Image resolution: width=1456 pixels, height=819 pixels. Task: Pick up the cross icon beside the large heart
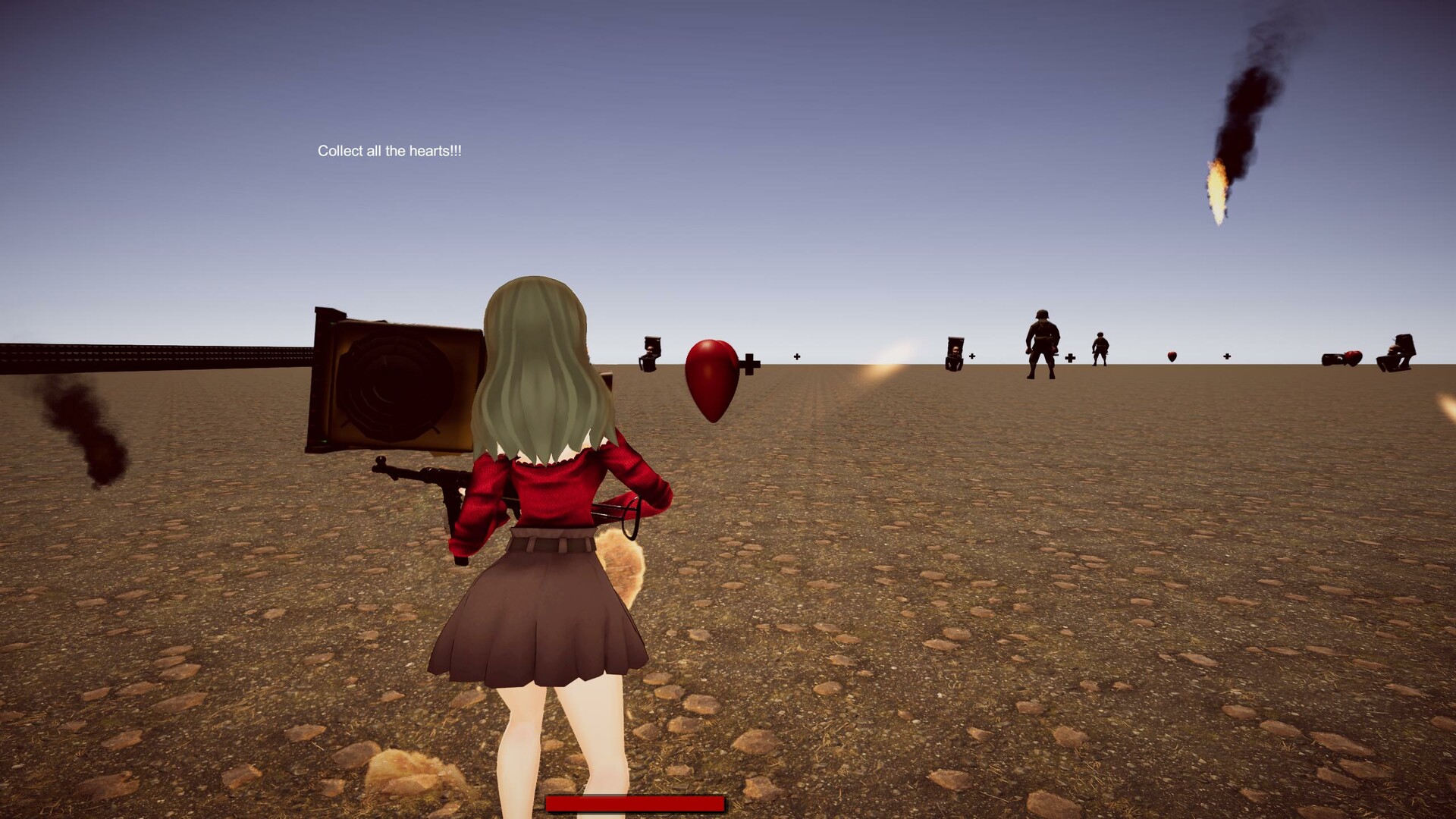point(749,362)
